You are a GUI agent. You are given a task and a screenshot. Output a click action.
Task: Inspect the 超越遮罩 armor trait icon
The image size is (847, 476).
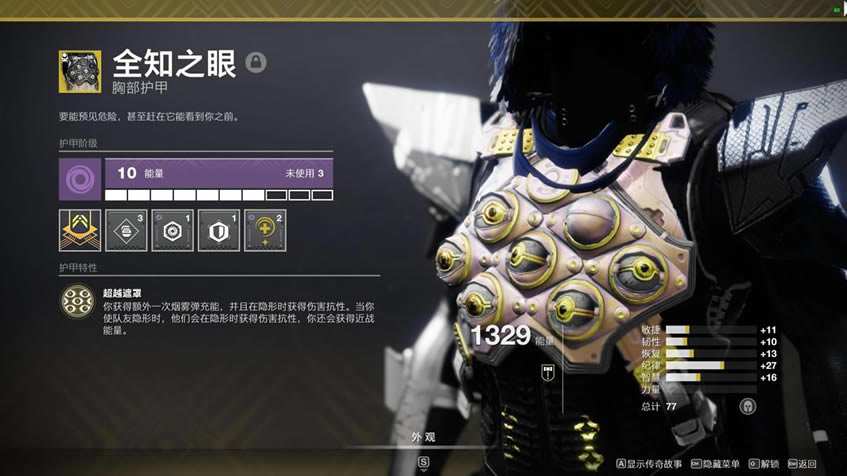click(78, 302)
